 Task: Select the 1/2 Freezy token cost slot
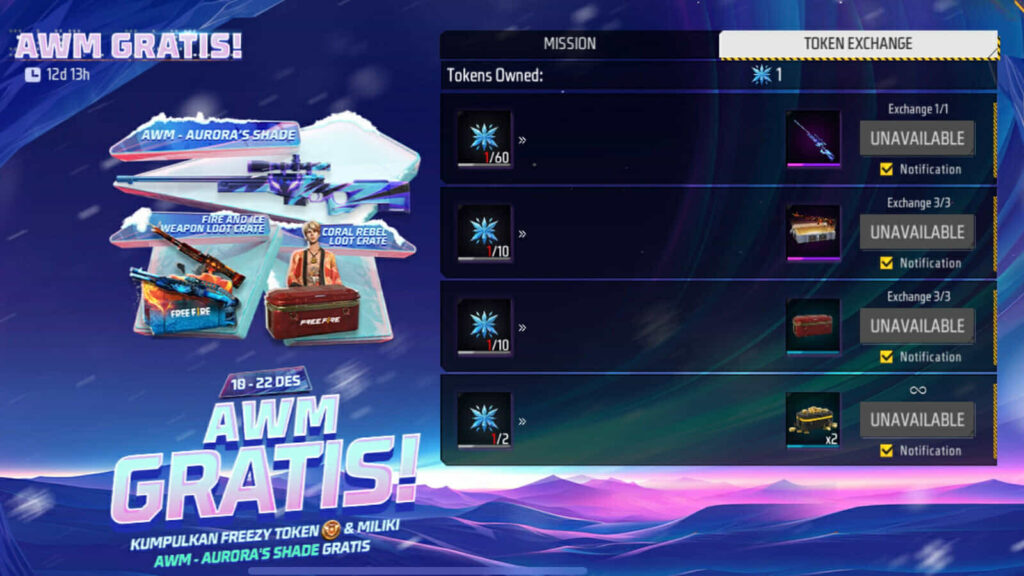pyautogui.click(x=485, y=419)
